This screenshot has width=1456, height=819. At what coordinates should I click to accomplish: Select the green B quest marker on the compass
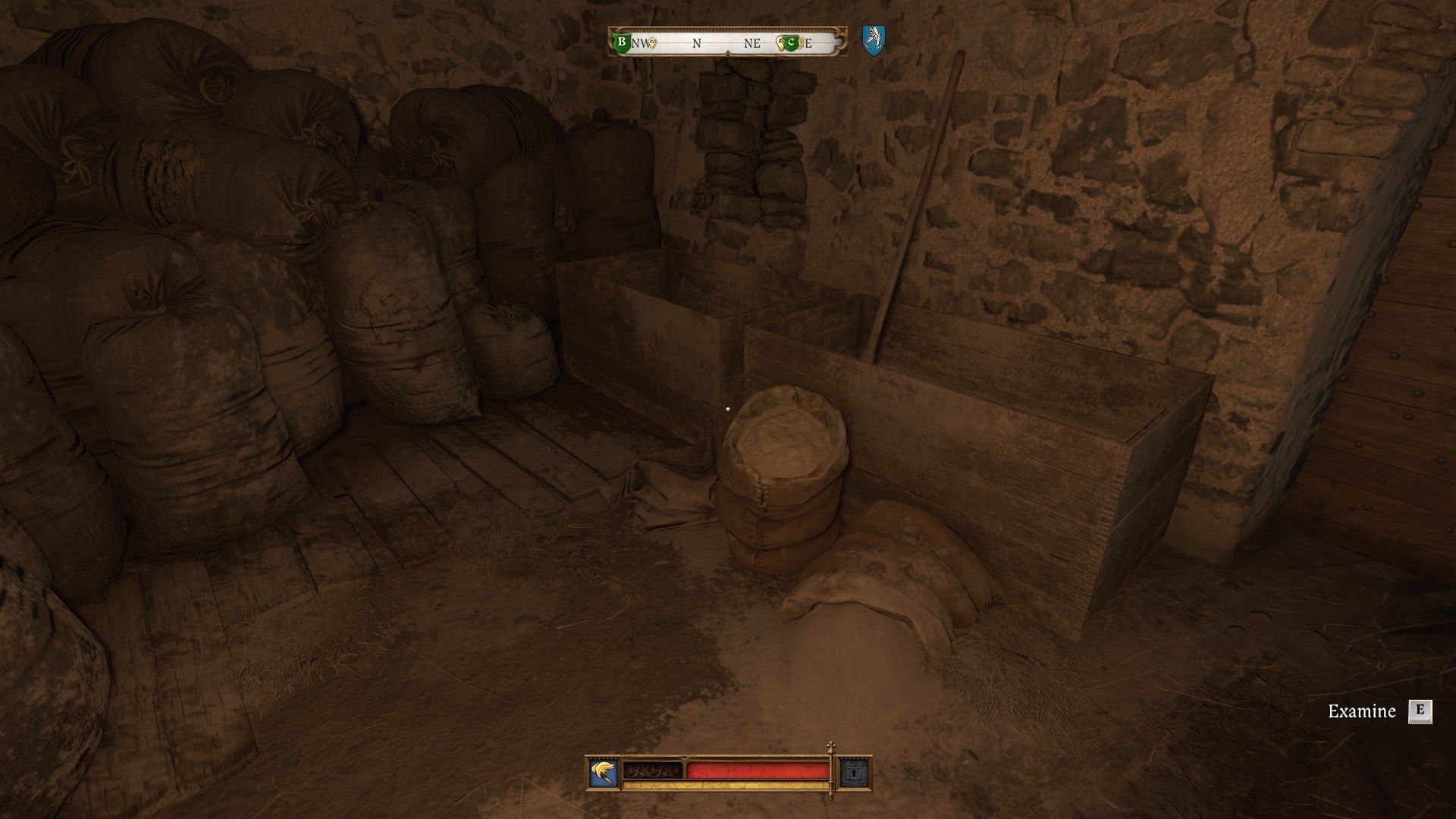[x=622, y=42]
